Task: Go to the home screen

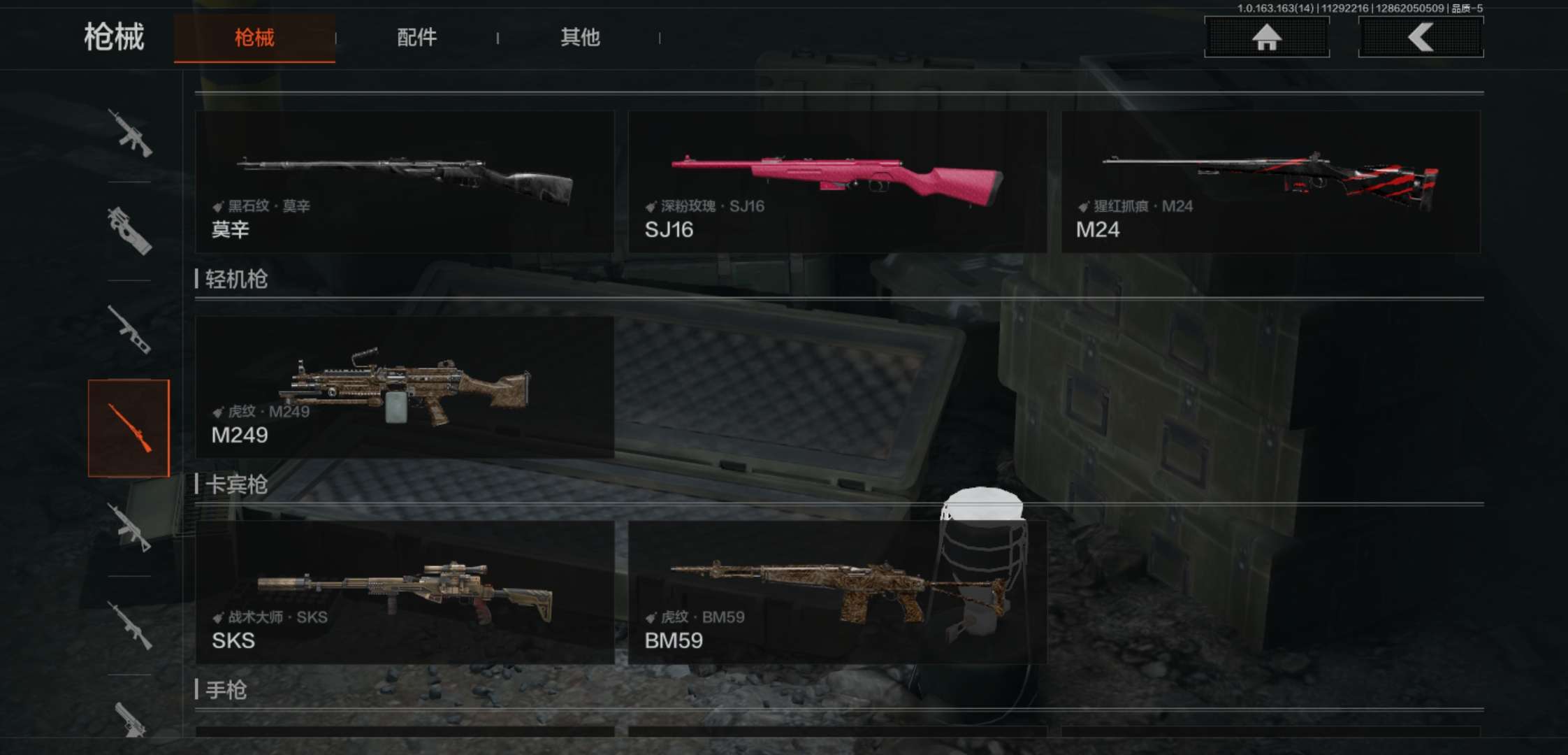Action: (1266, 37)
